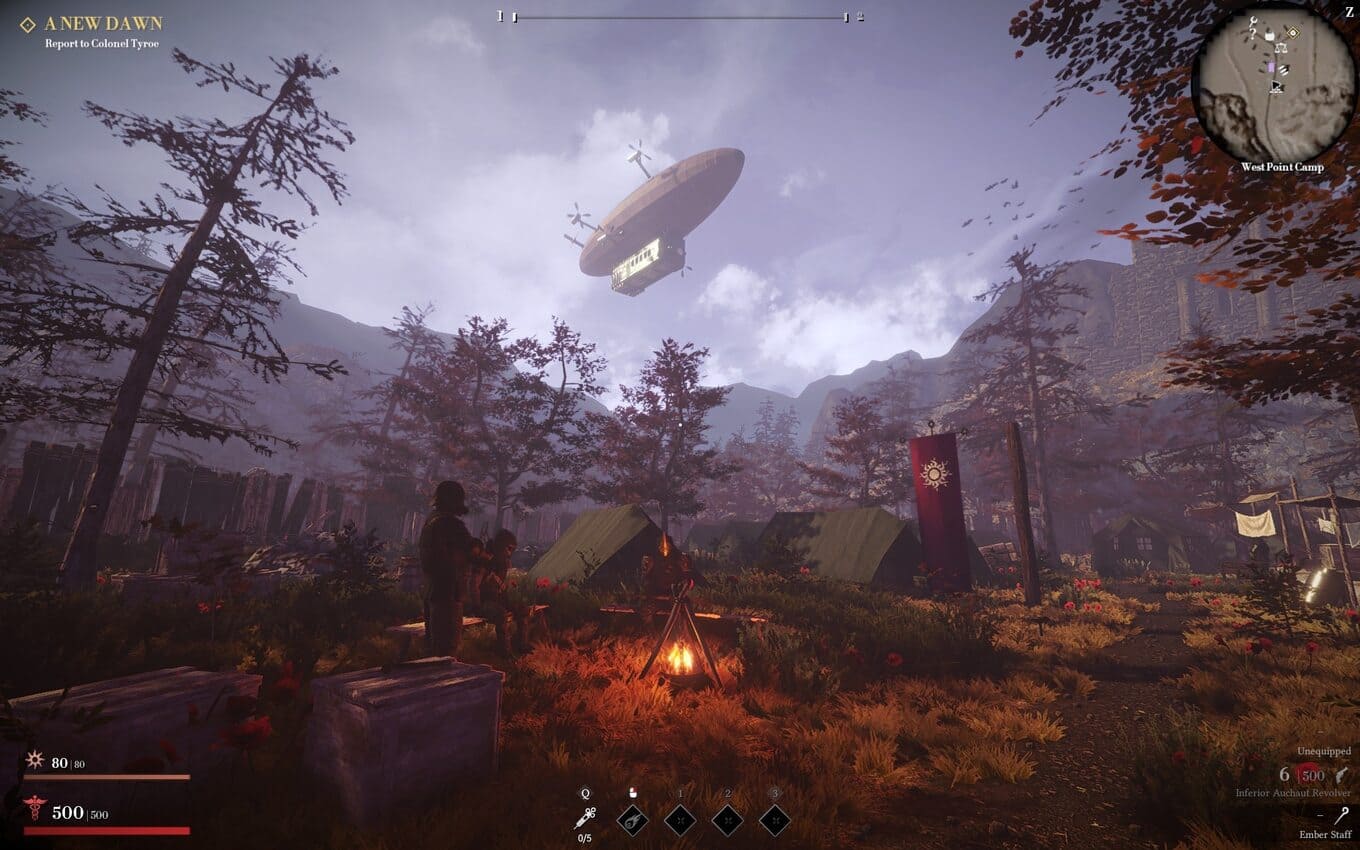Switch to the Ember Staff weapon
This screenshot has width=1360, height=850.
tap(1340, 818)
